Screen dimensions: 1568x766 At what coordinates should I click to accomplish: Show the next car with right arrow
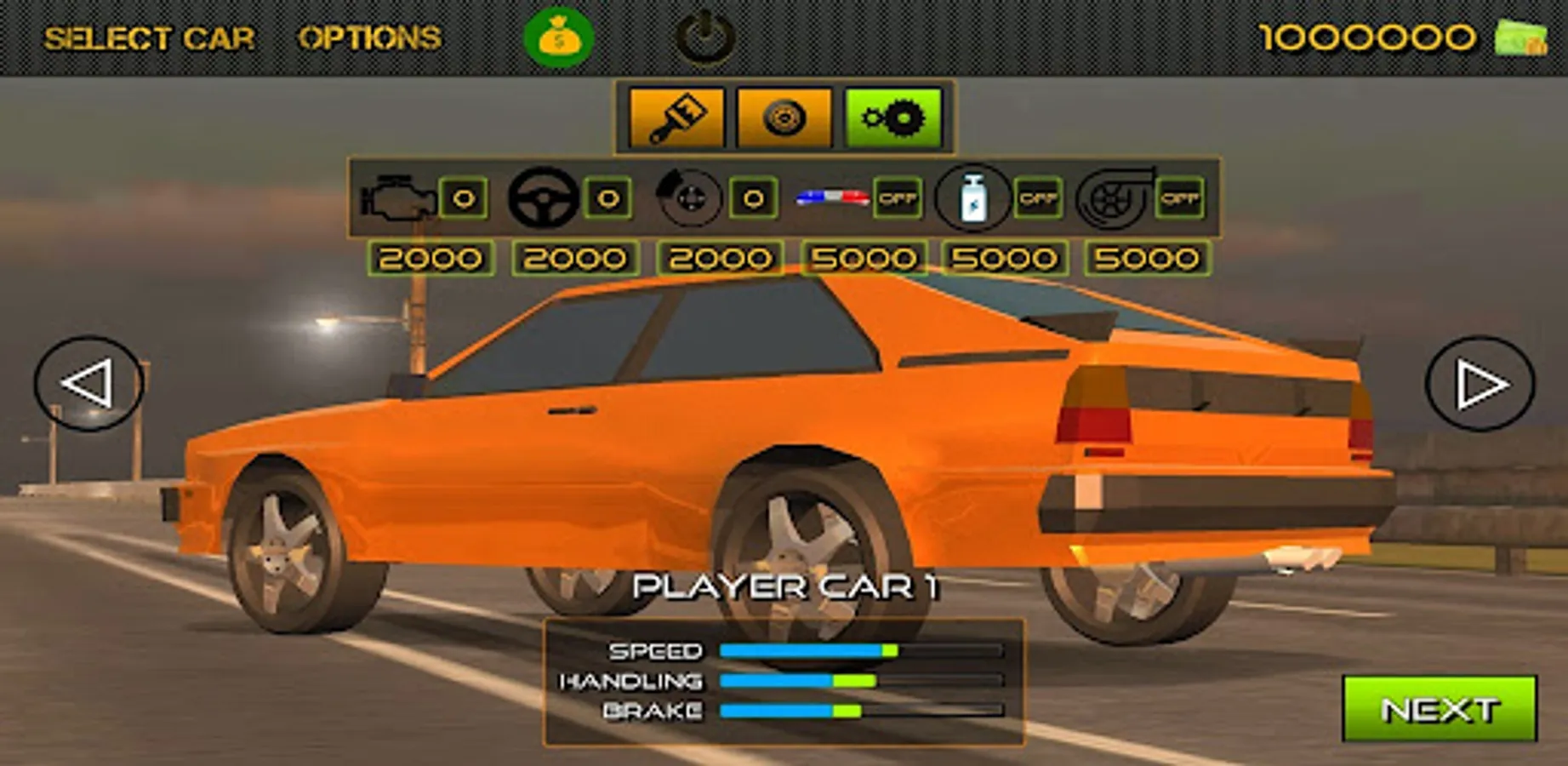1480,384
